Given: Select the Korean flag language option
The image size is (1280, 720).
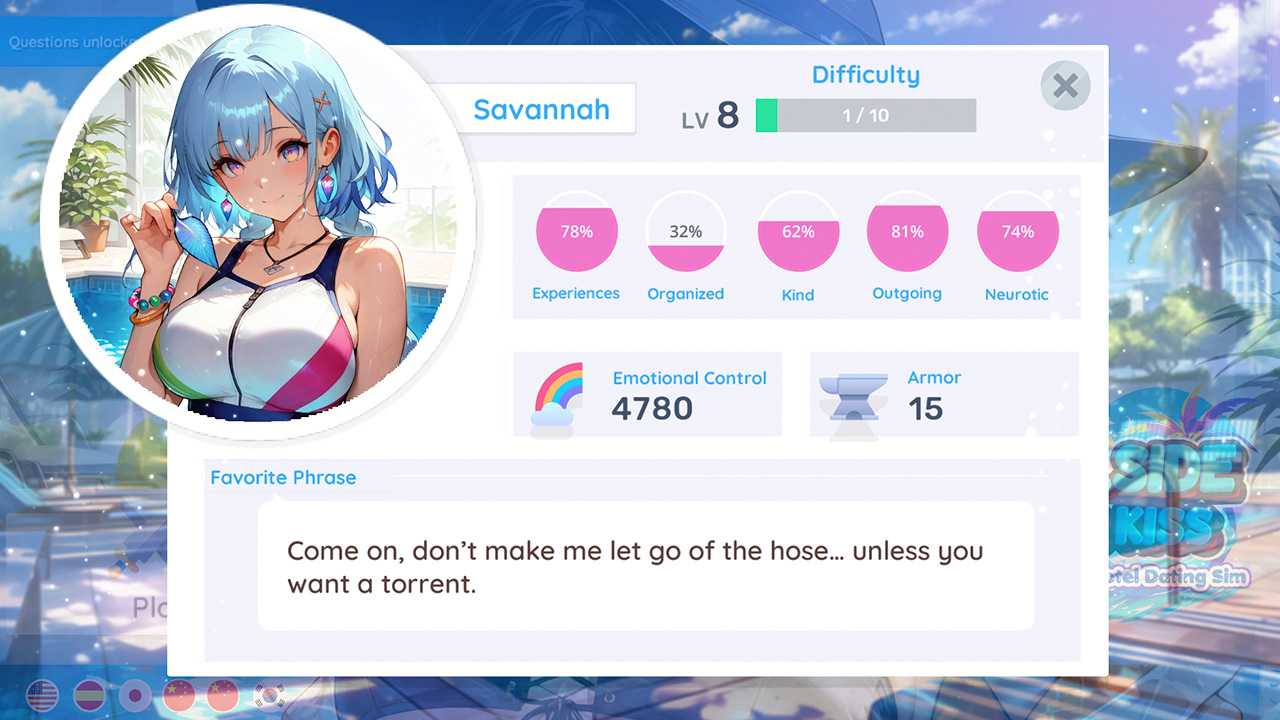Looking at the screenshot, I should point(268,697).
